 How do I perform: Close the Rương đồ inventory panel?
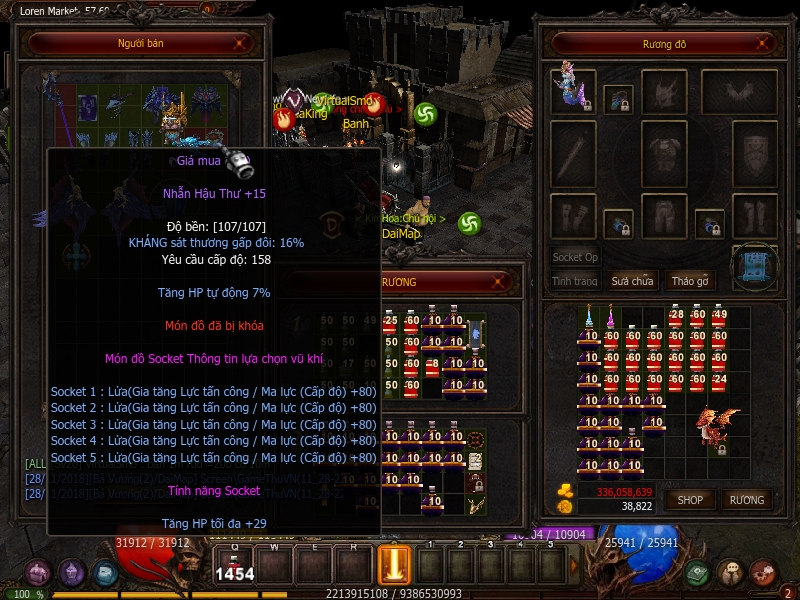(763, 44)
